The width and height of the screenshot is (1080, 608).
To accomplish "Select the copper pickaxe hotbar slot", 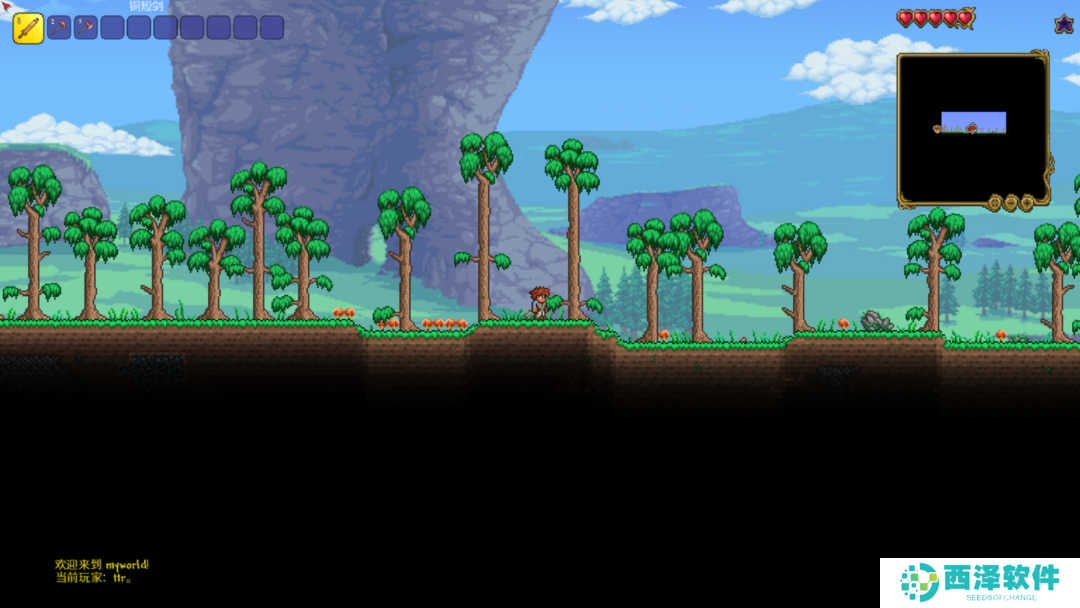I will tap(59, 27).
